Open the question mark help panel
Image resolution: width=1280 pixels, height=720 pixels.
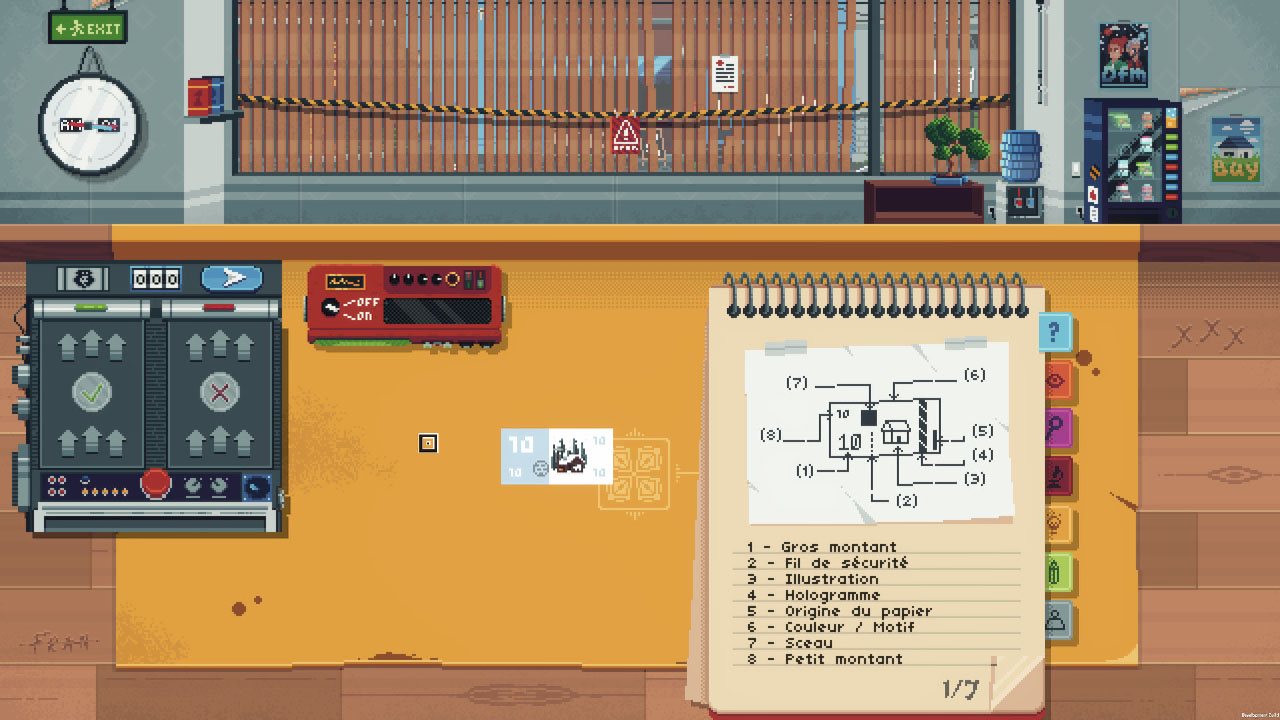pos(1053,331)
